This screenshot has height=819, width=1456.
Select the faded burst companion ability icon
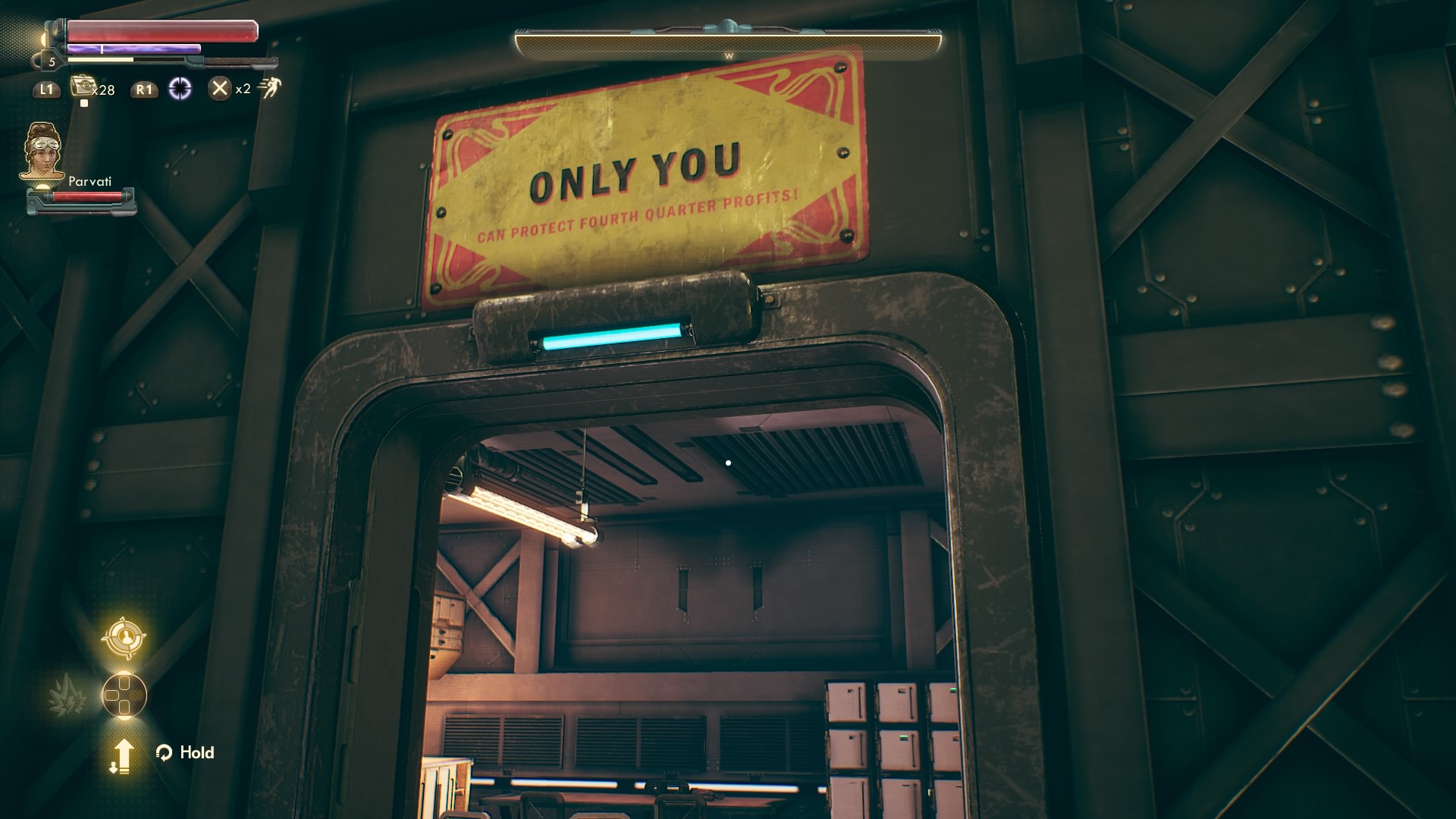tap(68, 695)
